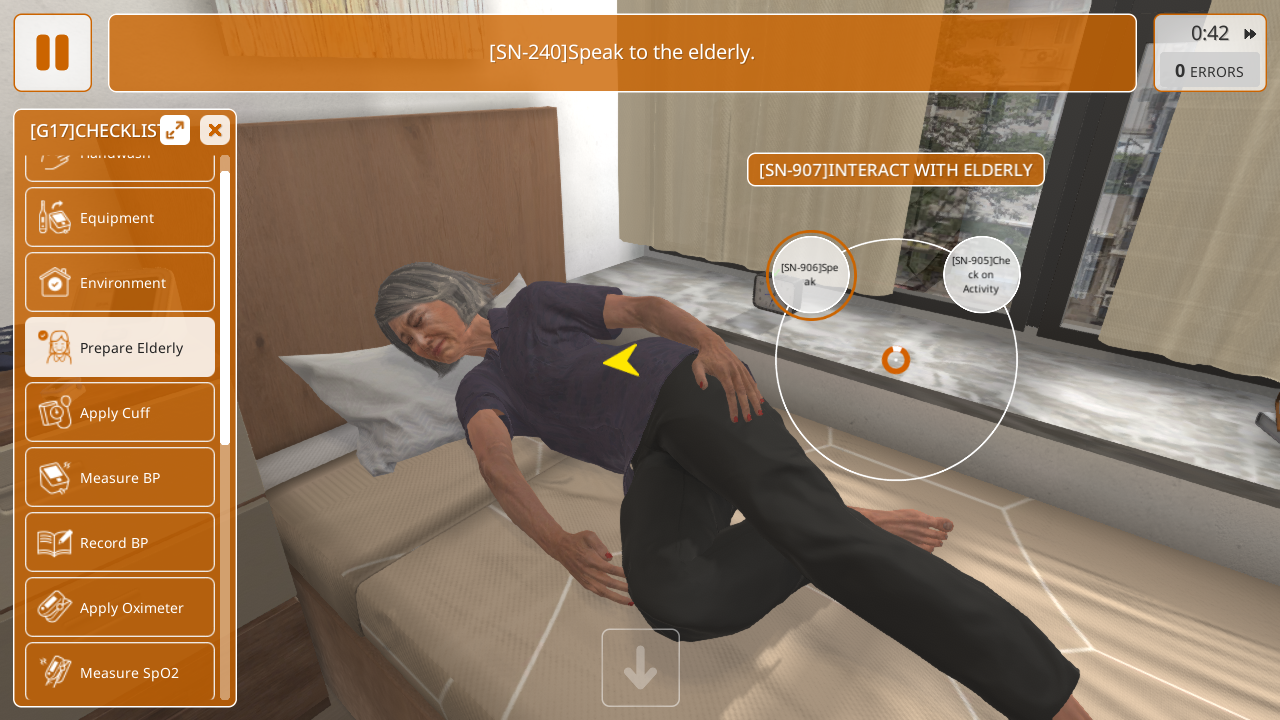Viewport: 1280px width, 720px height.
Task: Select the Apply Cuff step
Action: (x=120, y=412)
